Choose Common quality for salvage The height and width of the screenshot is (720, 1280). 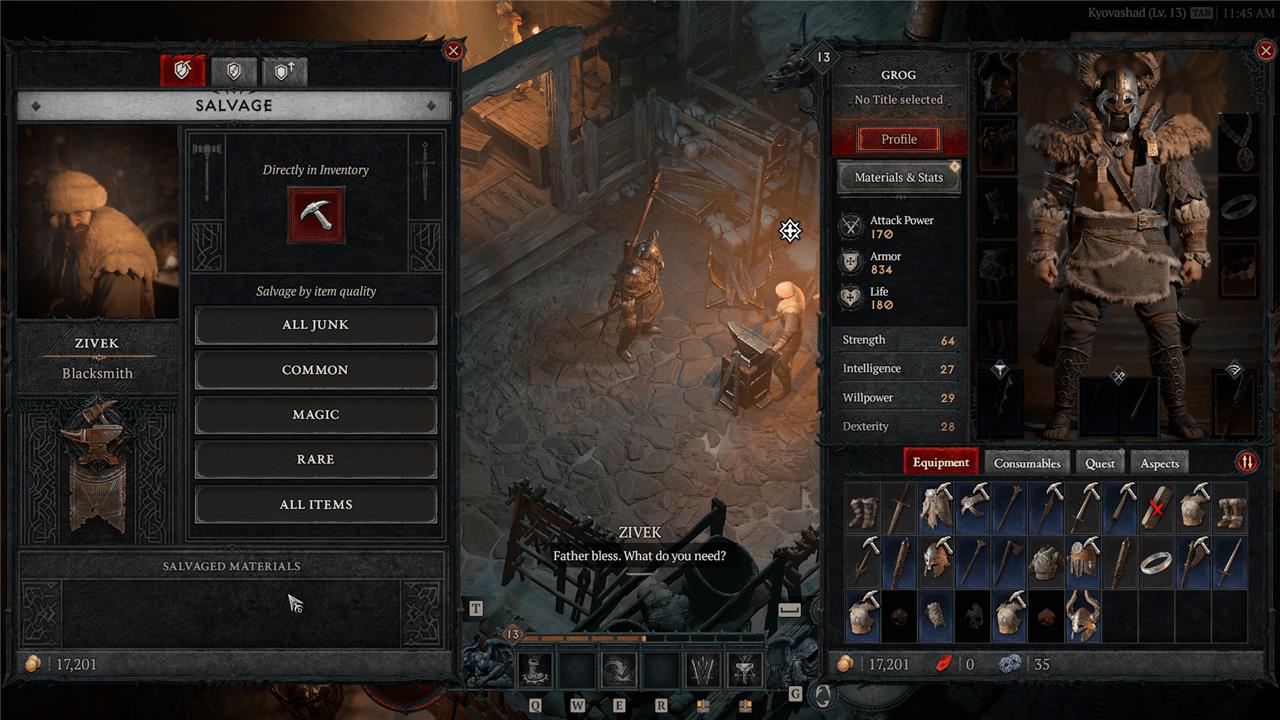point(315,370)
